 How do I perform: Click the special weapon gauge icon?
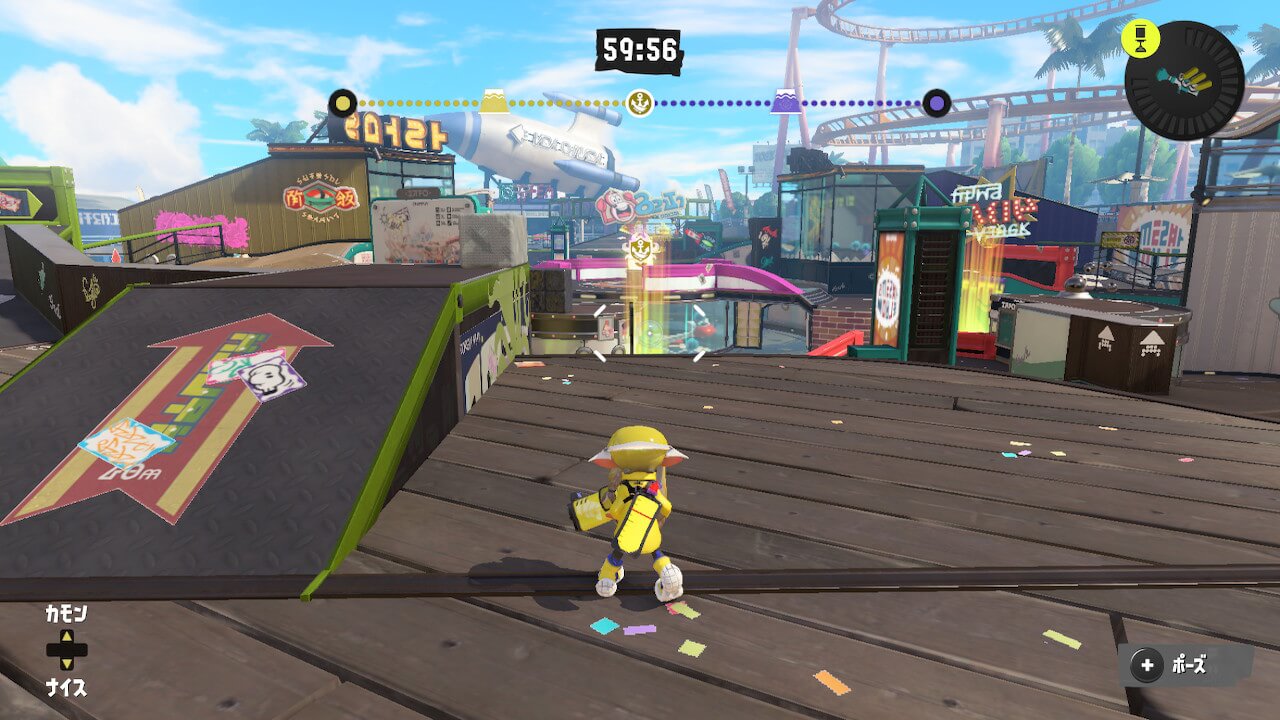[x=1185, y=80]
